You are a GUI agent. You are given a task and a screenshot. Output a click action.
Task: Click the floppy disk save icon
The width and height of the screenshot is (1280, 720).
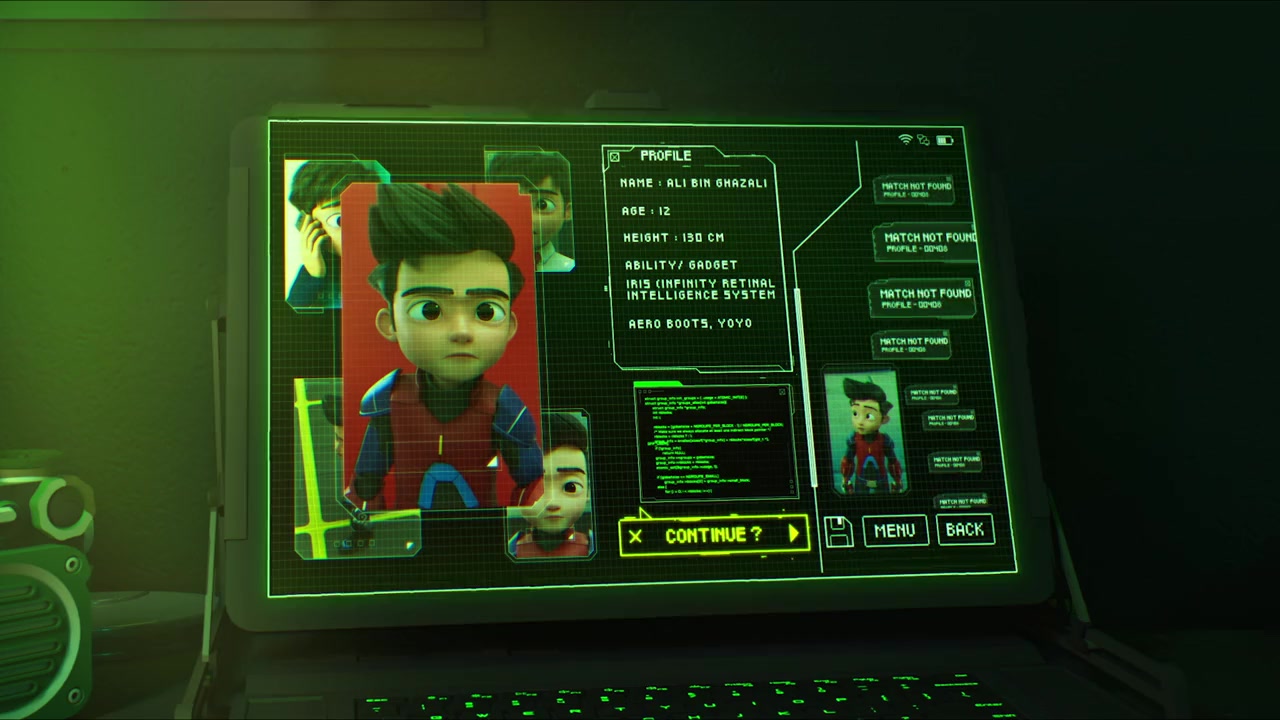pos(839,532)
